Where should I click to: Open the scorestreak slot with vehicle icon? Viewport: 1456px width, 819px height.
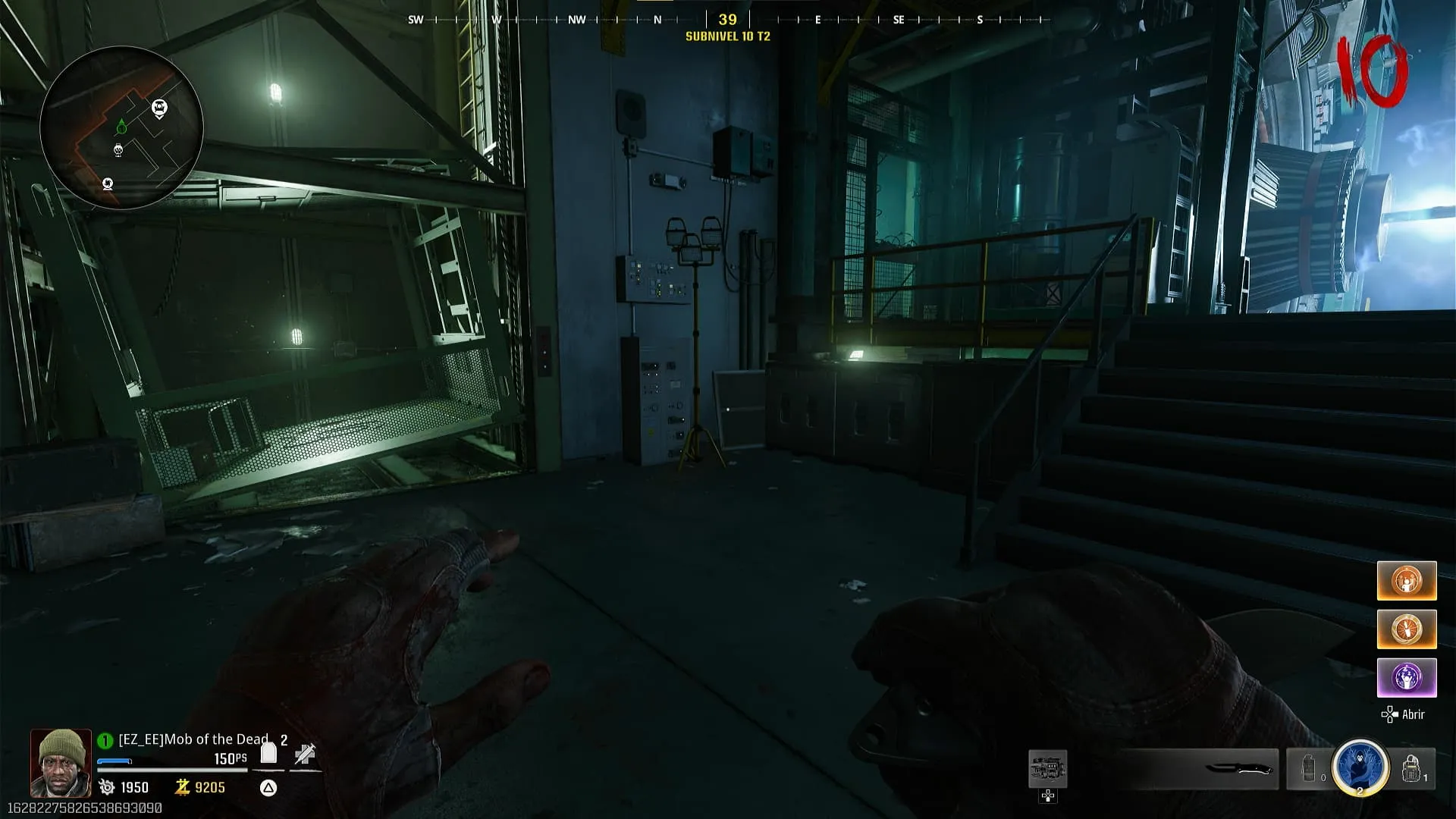pos(1047,769)
